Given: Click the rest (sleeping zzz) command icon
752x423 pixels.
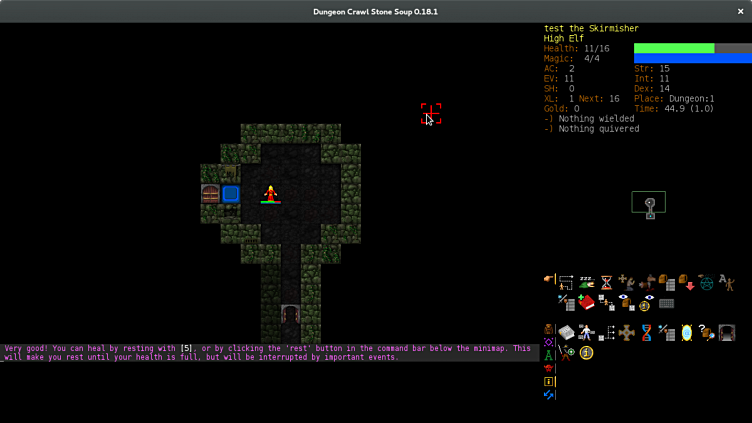Looking at the screenshot, I should (x=586, y=282).
